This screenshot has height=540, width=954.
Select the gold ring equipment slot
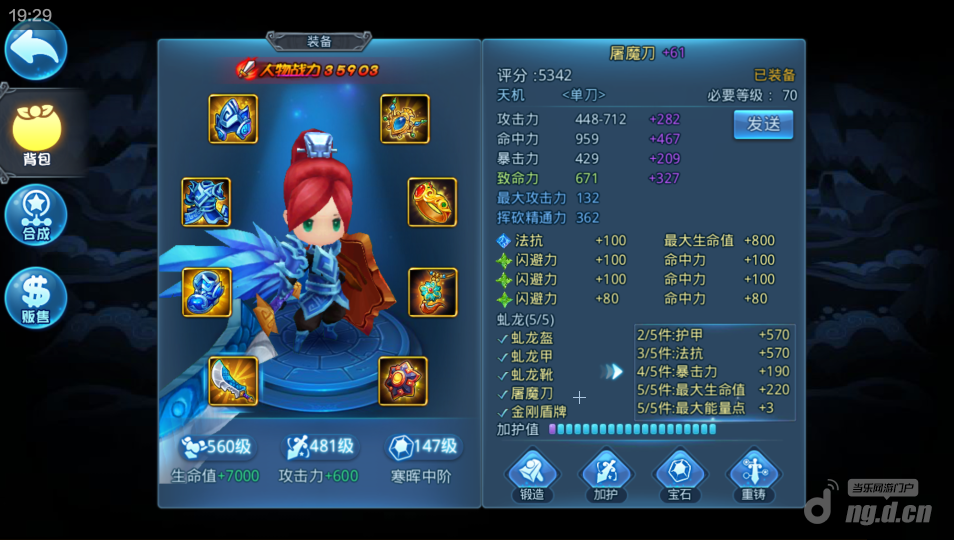click(432, 202)
